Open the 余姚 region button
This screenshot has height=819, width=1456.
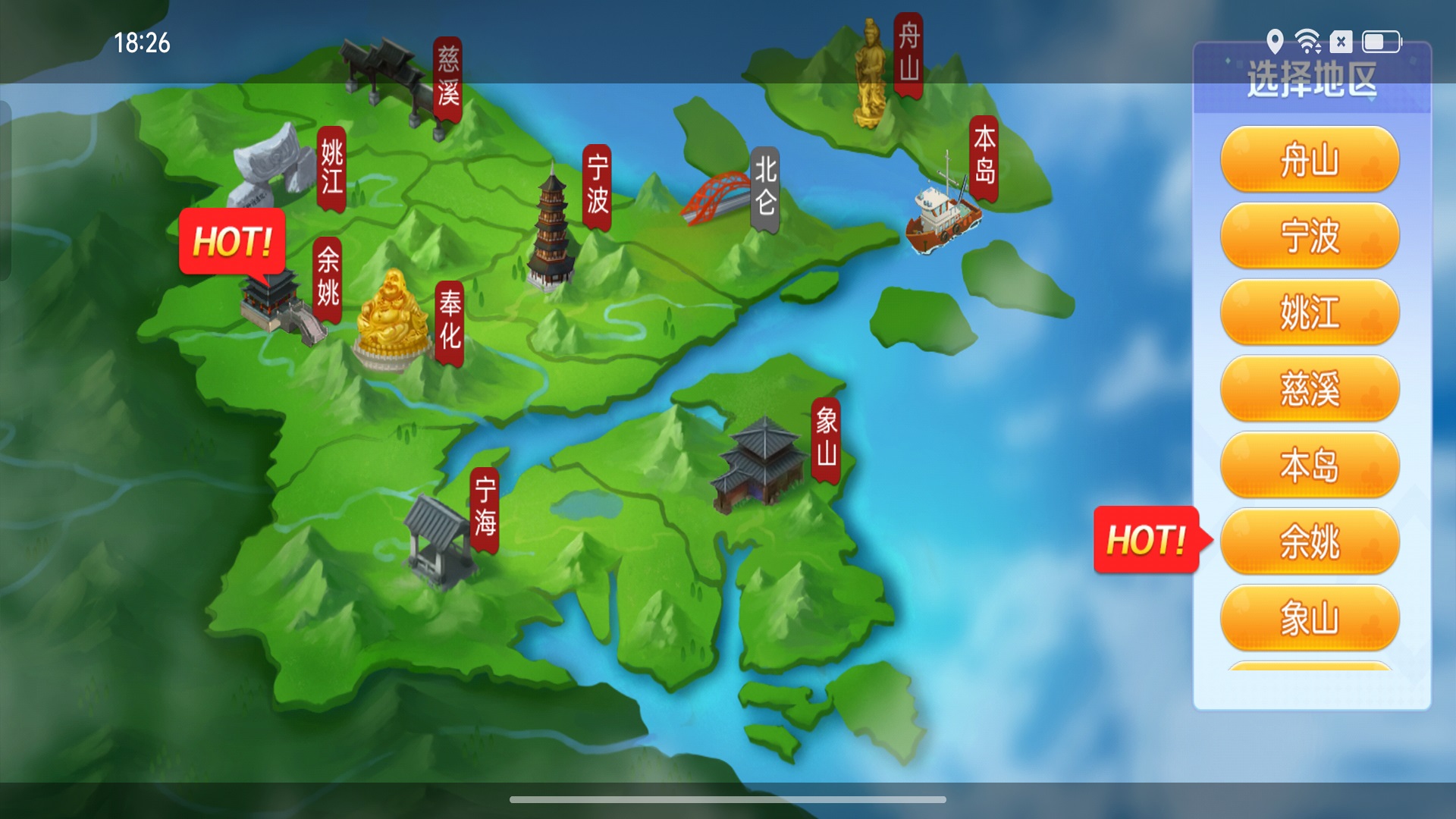(x=1310, y=541)
